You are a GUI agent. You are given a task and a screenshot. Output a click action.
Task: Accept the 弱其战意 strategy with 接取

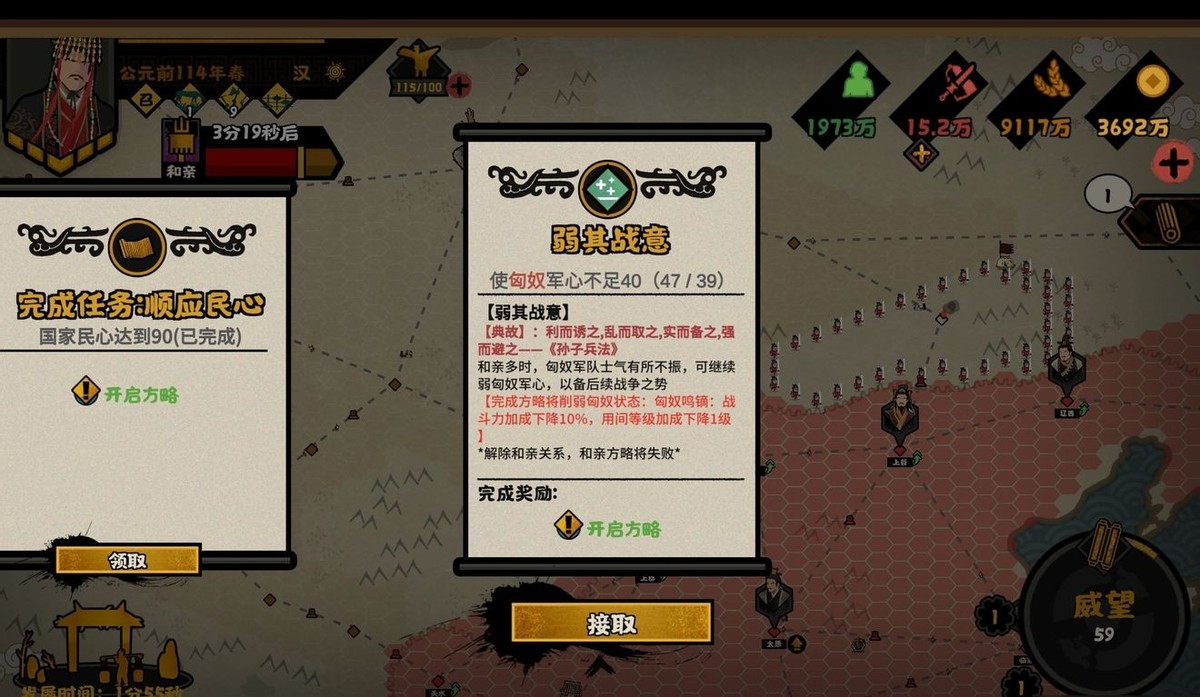click(612, 623)
